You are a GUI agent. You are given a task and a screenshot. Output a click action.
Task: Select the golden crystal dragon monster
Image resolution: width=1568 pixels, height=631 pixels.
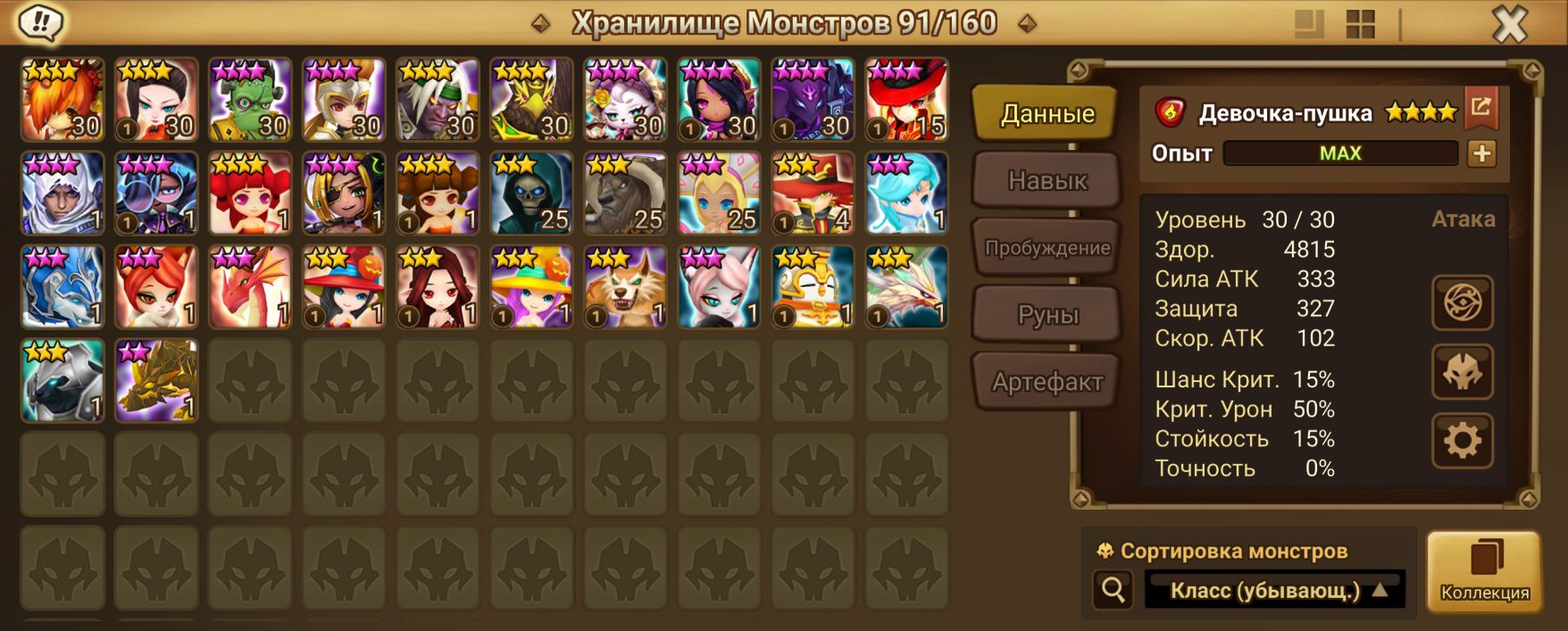coord(156,381)
